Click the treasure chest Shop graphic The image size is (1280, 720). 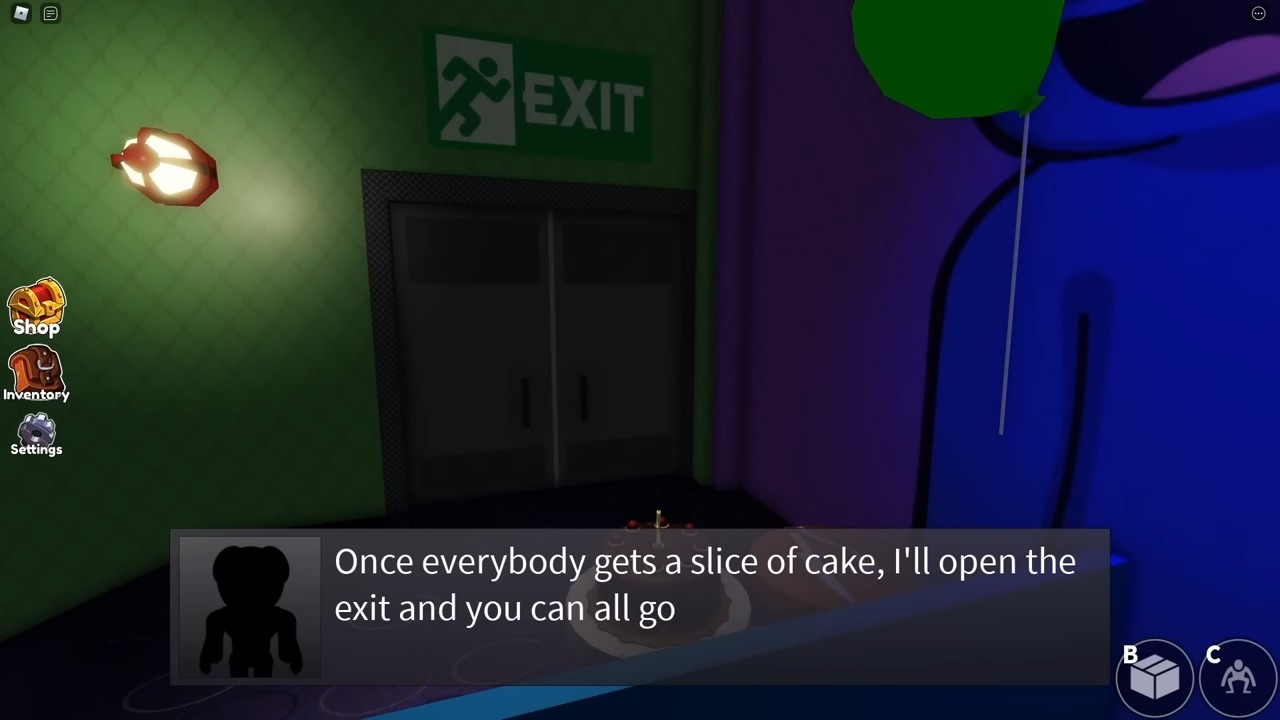36,300
